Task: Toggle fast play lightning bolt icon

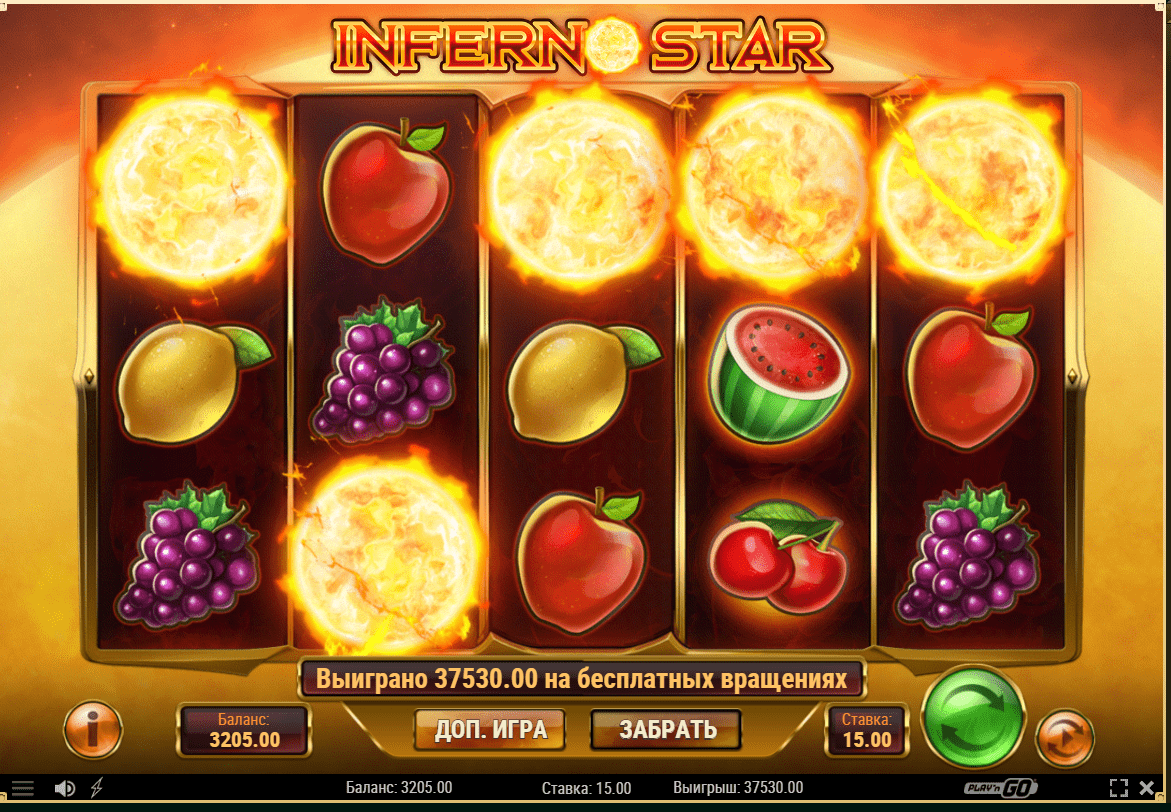Action: click(x=96, y=788)
